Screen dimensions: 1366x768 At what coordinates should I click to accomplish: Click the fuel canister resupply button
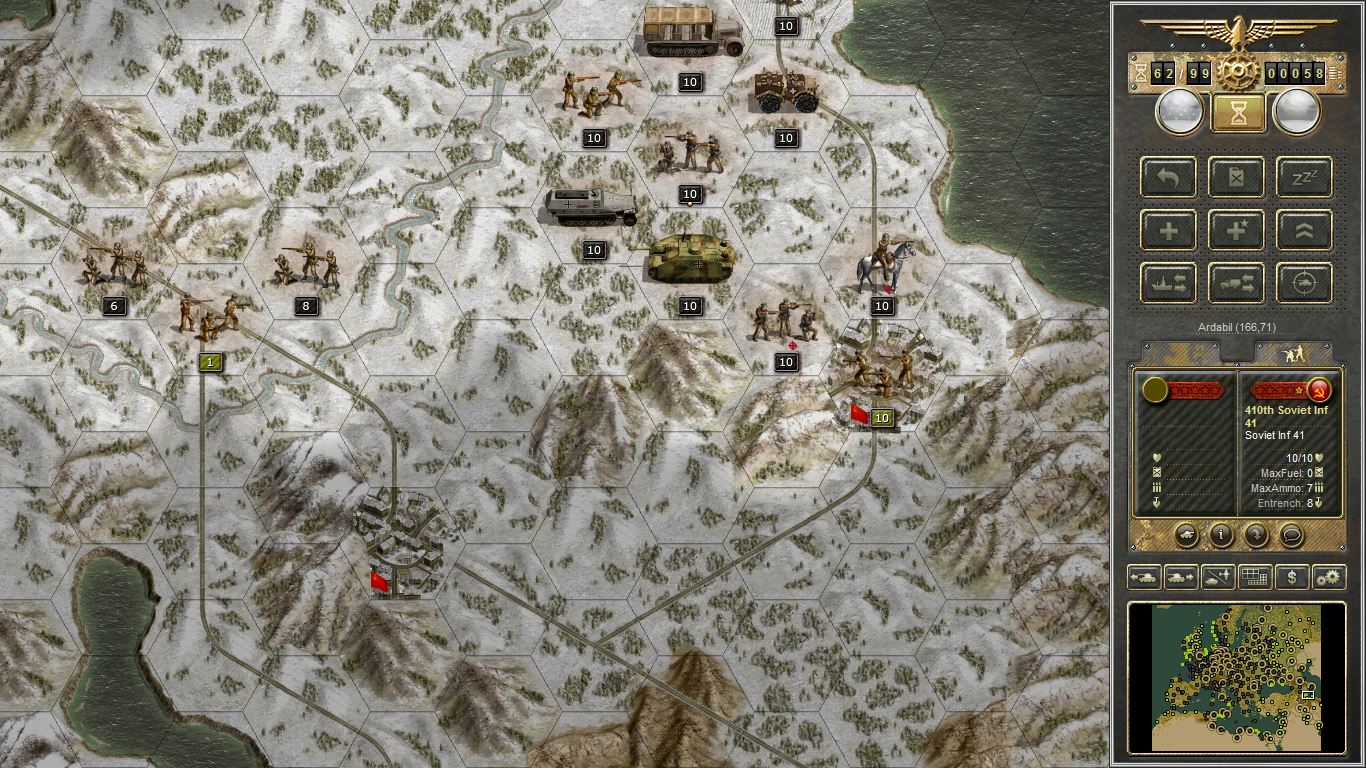pos(1236,178)
